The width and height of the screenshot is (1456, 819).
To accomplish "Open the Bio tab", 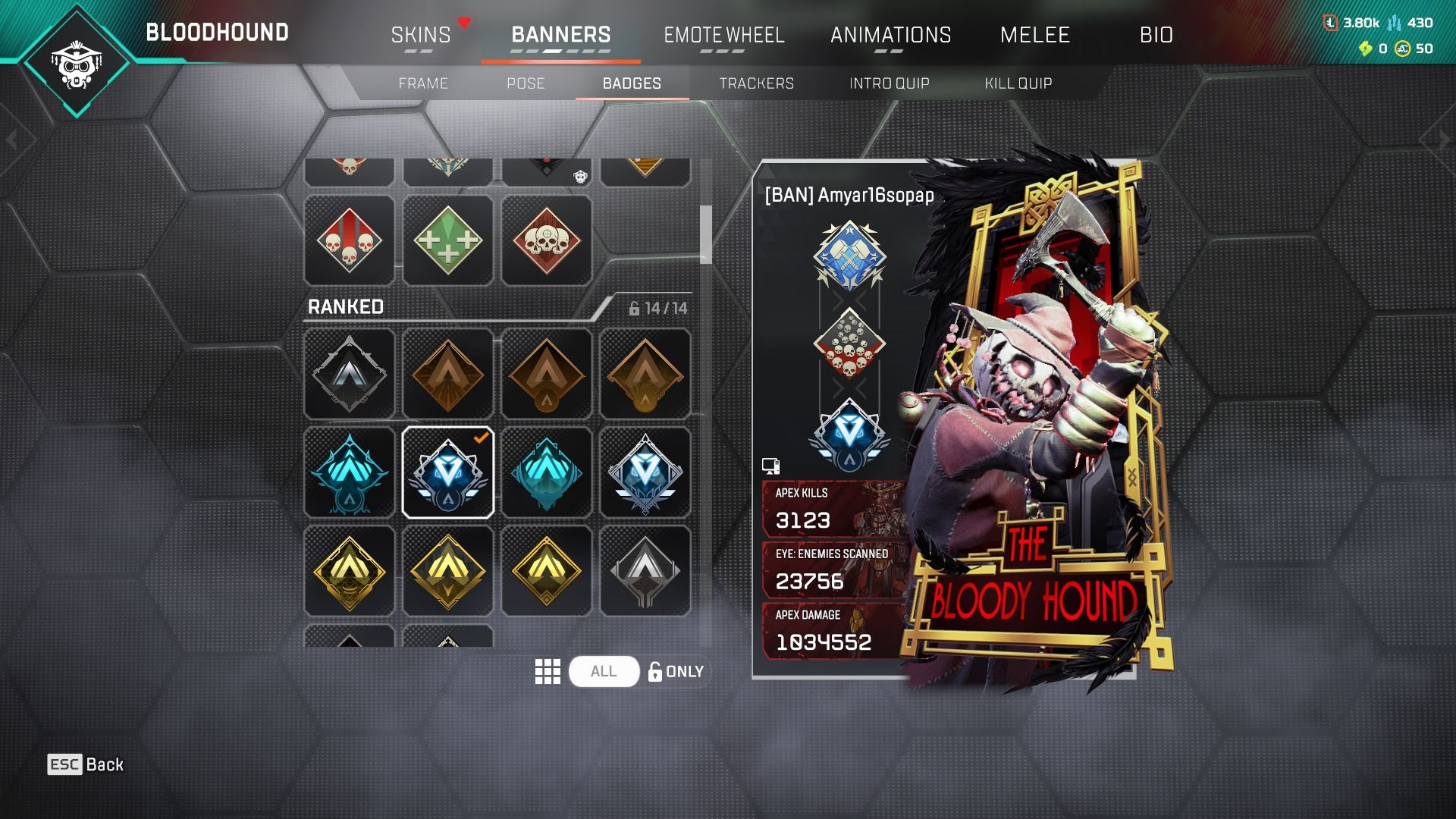I will click(1156, 35).
